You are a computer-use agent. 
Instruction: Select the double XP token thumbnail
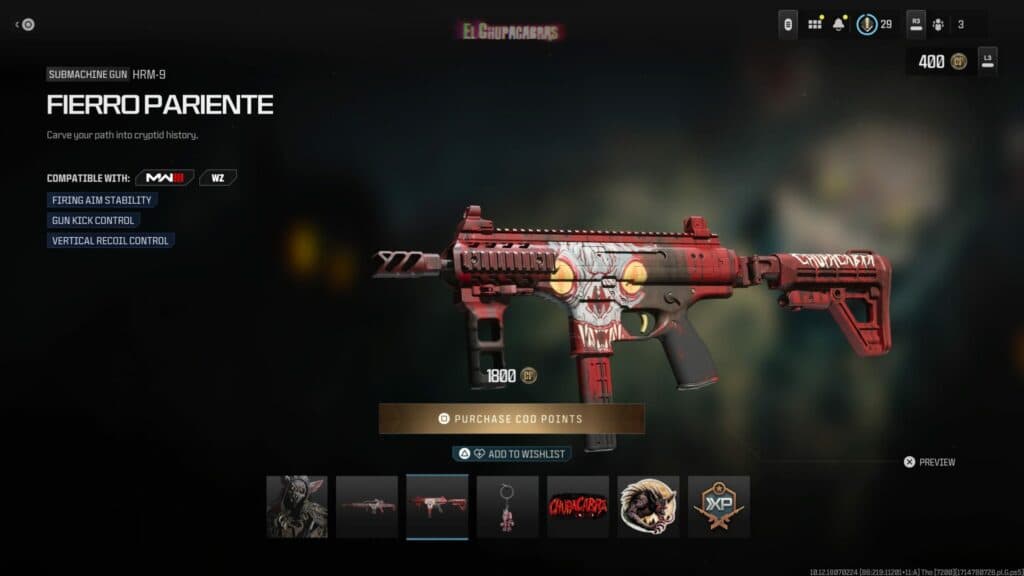click(x=718, y=507)
